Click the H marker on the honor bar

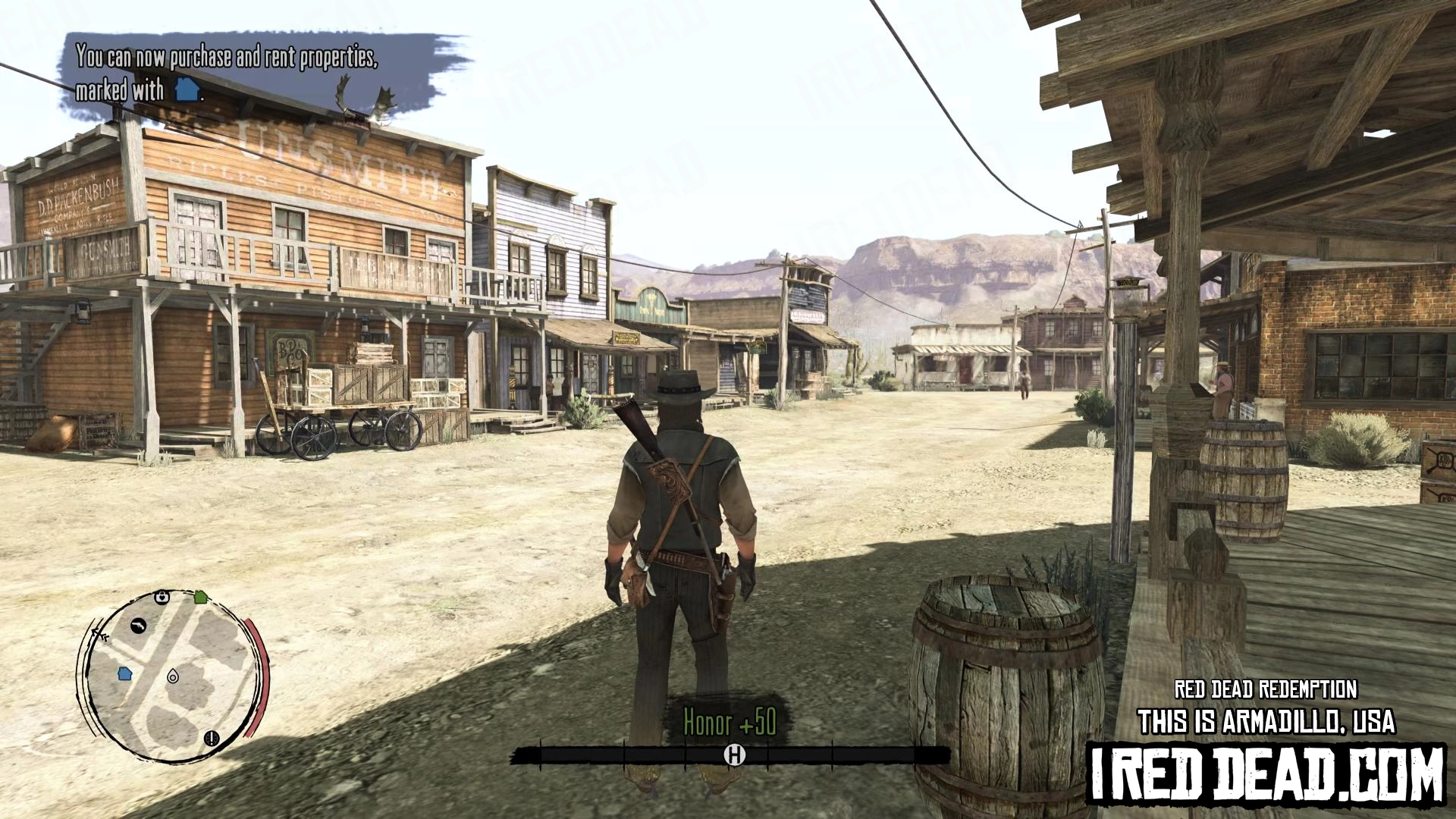(734, 755)
